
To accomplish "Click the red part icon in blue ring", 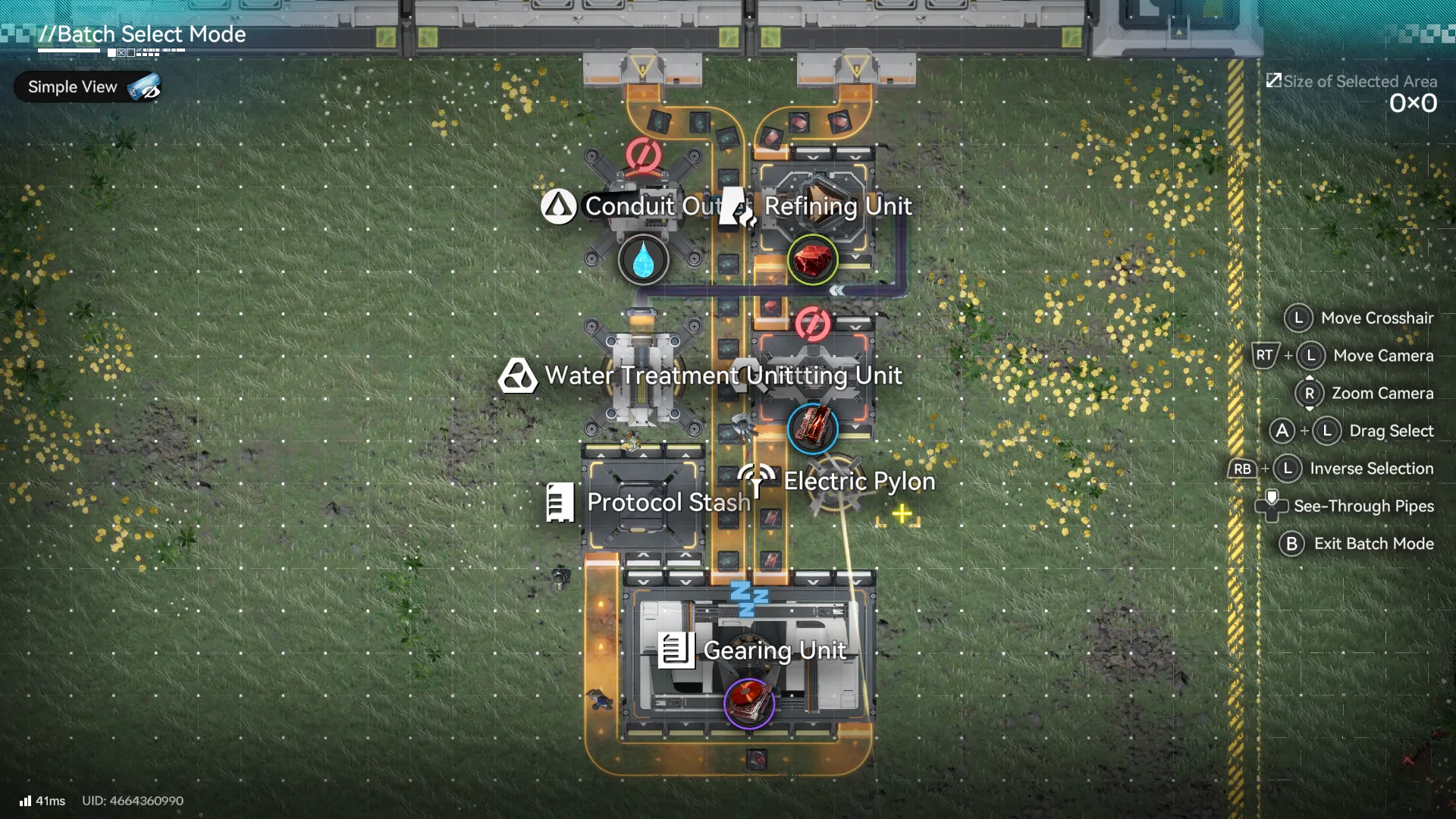I will (812, 428).
